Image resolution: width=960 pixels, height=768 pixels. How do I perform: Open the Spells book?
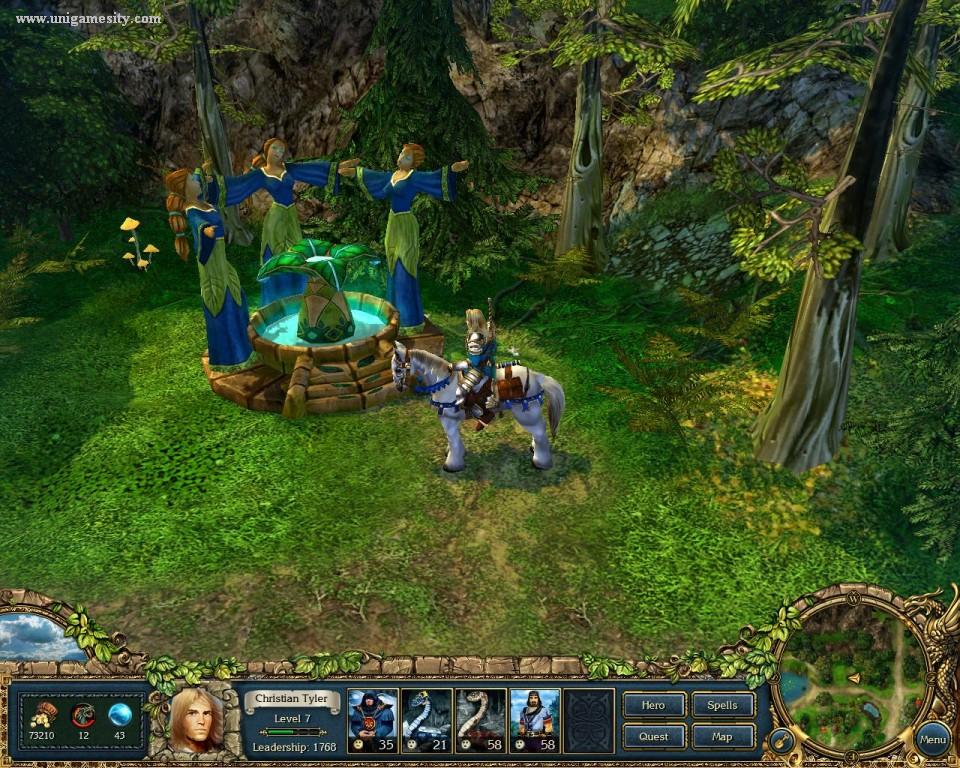point(722,705)
